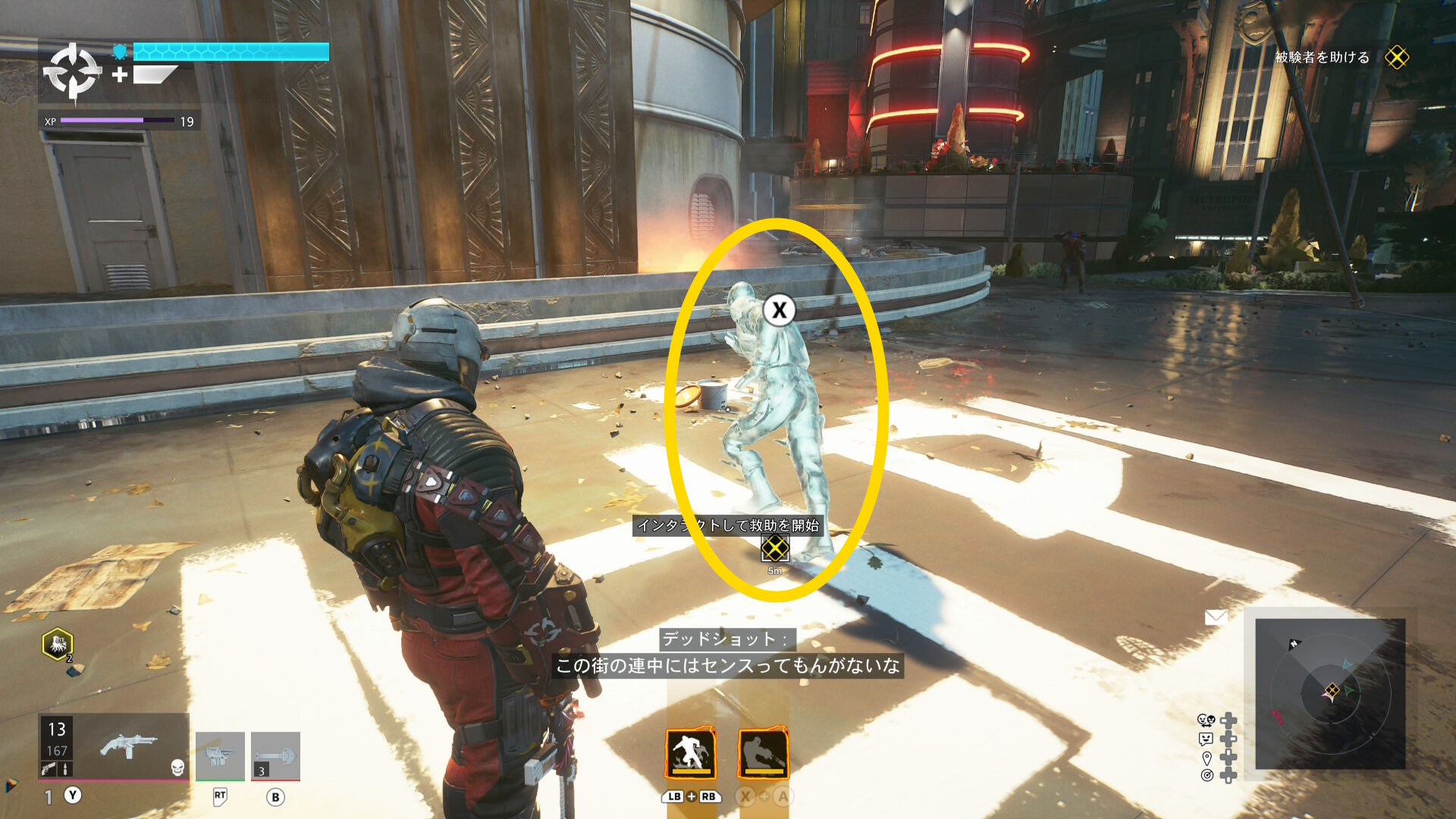Activate the grayed-out gunner ability icon
Image resolution: width=1456 pixels, height=819 pixels.
tap(763, 754)
